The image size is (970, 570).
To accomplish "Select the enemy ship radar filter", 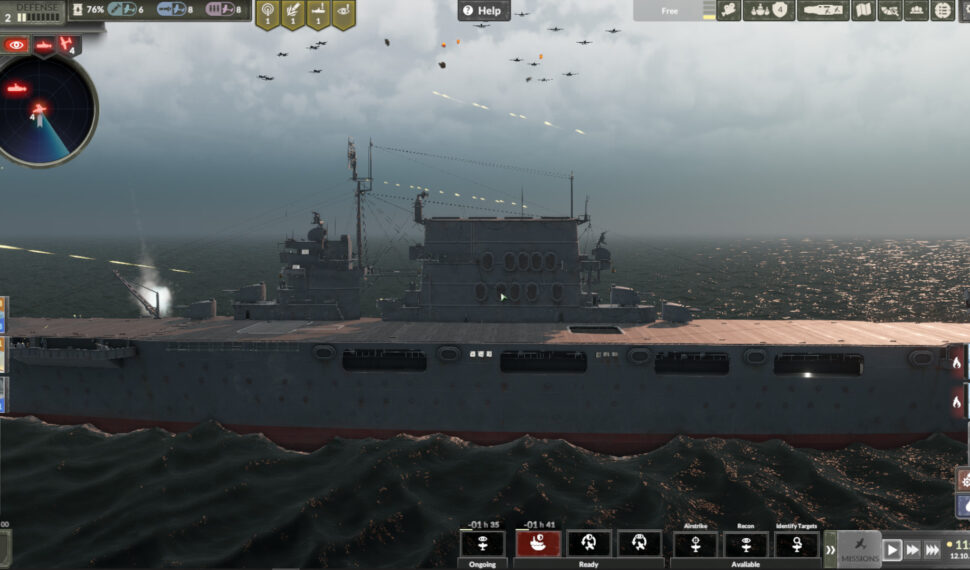I will 44,45.
